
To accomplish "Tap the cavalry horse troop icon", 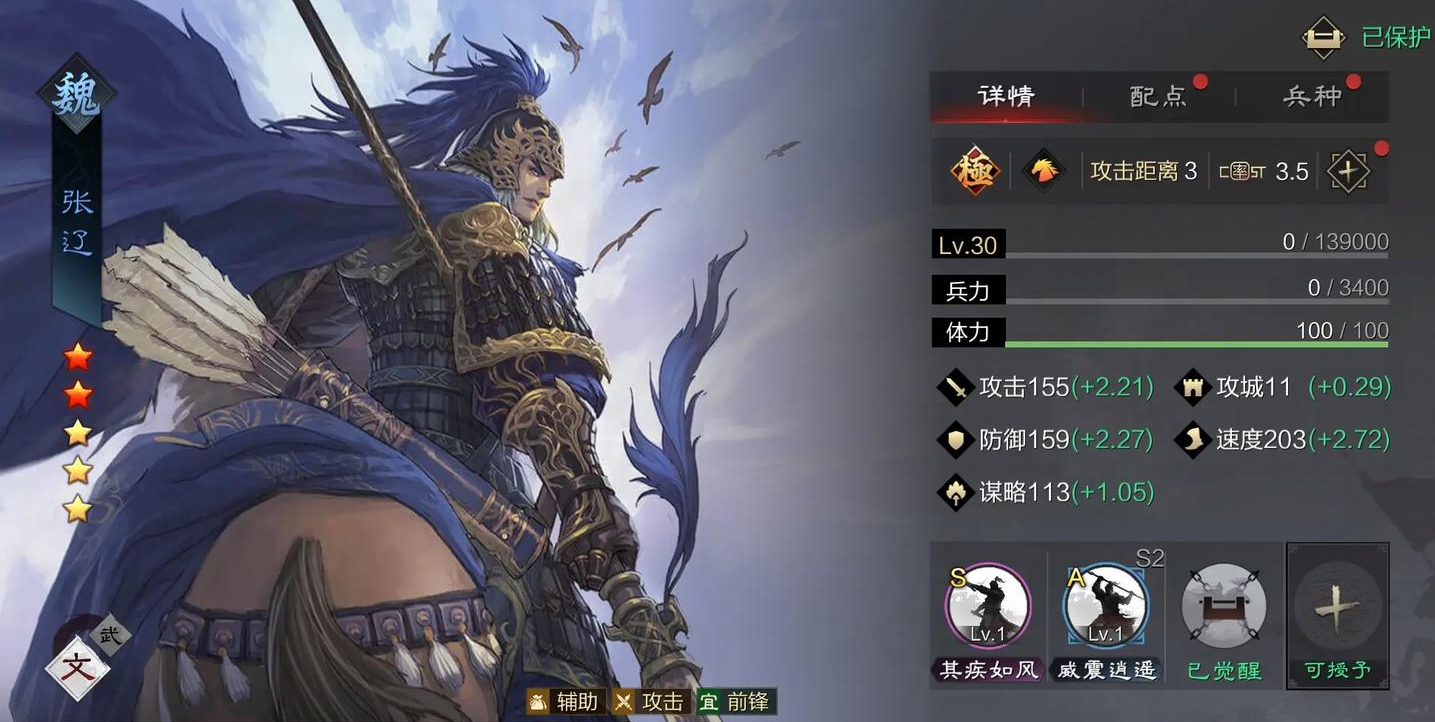I will pos(1044,172).
